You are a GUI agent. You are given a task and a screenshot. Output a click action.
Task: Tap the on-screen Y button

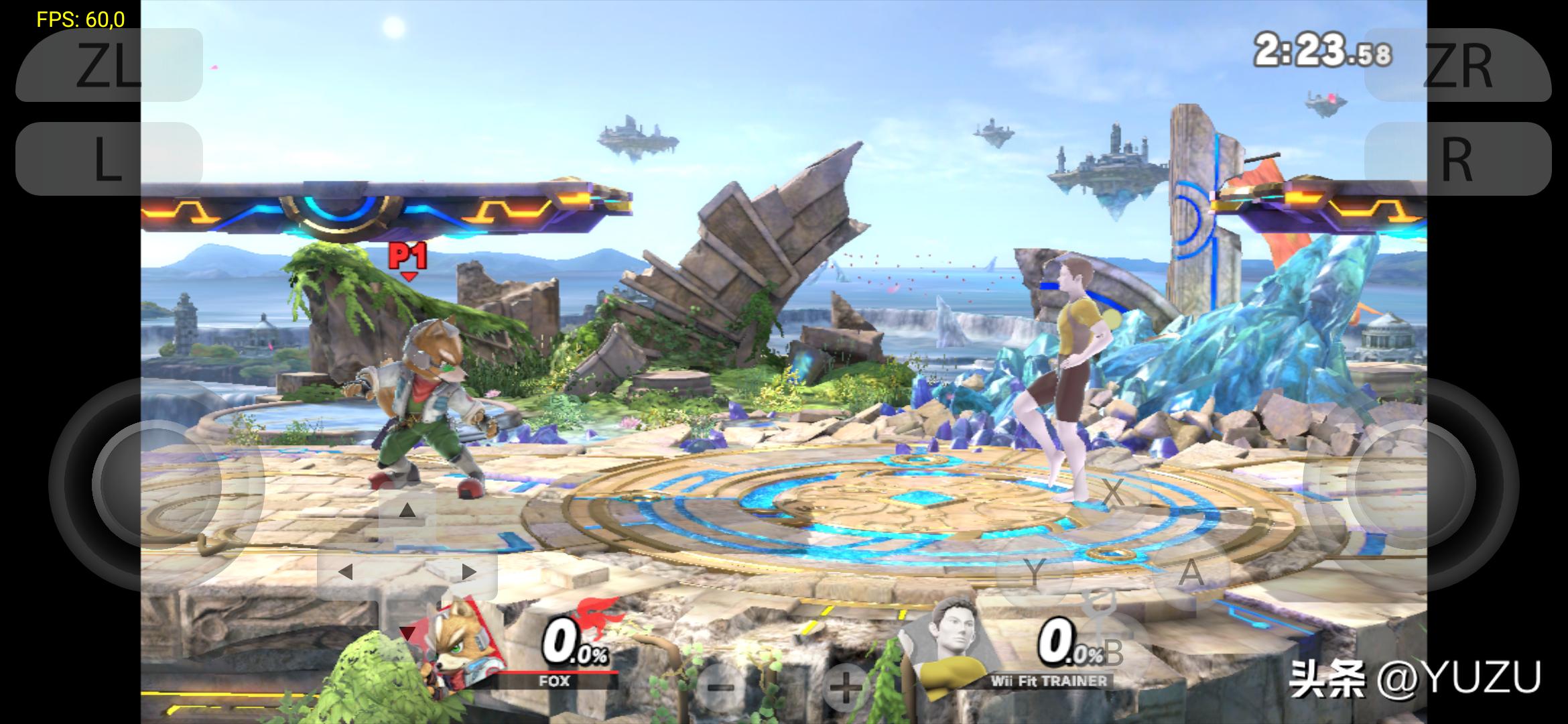click(x=1035, y=572)
